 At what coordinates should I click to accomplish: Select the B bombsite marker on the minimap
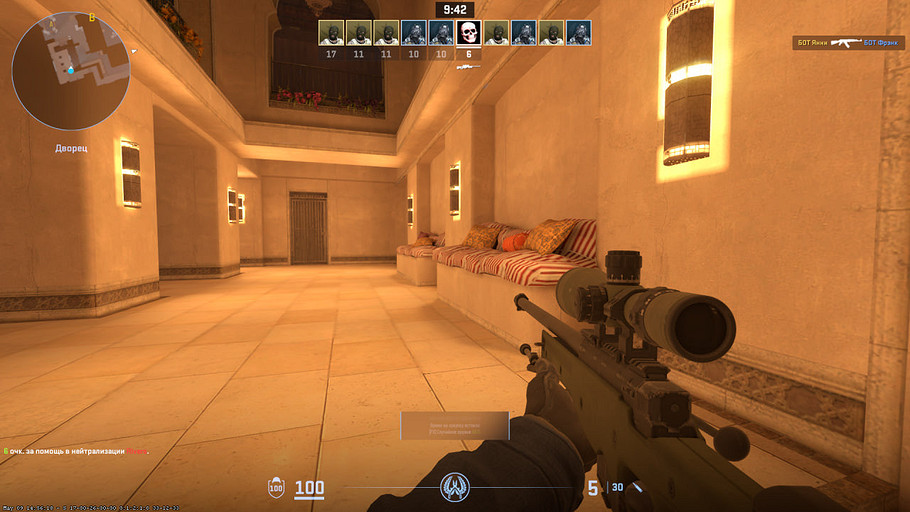click(x=92, y=17)
